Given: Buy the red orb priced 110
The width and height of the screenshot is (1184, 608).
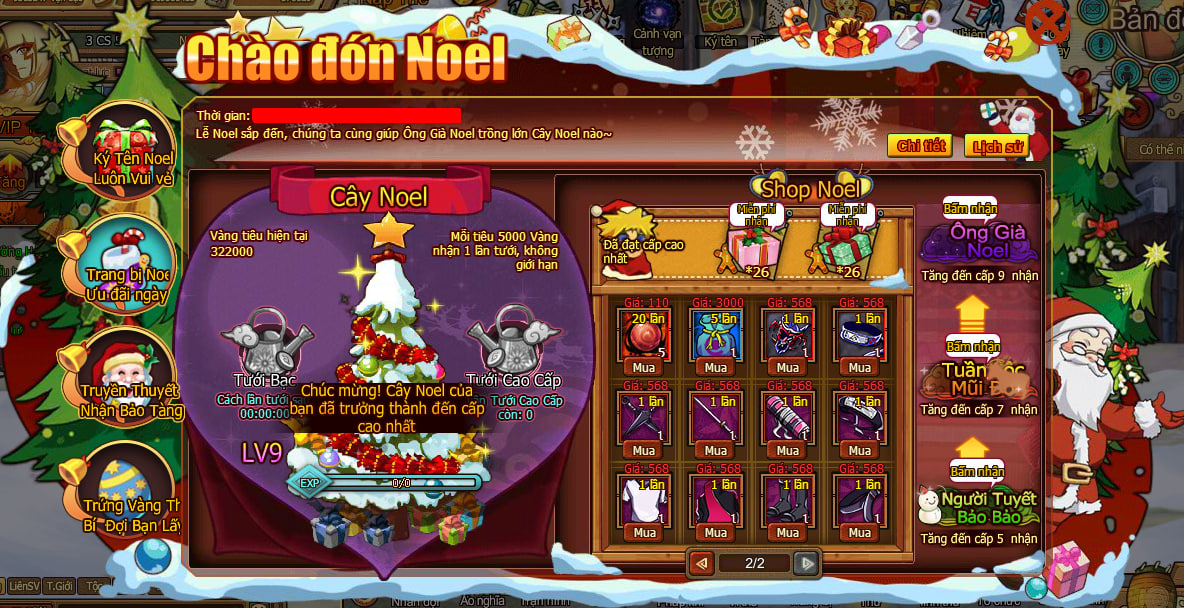Looking at the screenshot, I should click(x=645, y=367).
